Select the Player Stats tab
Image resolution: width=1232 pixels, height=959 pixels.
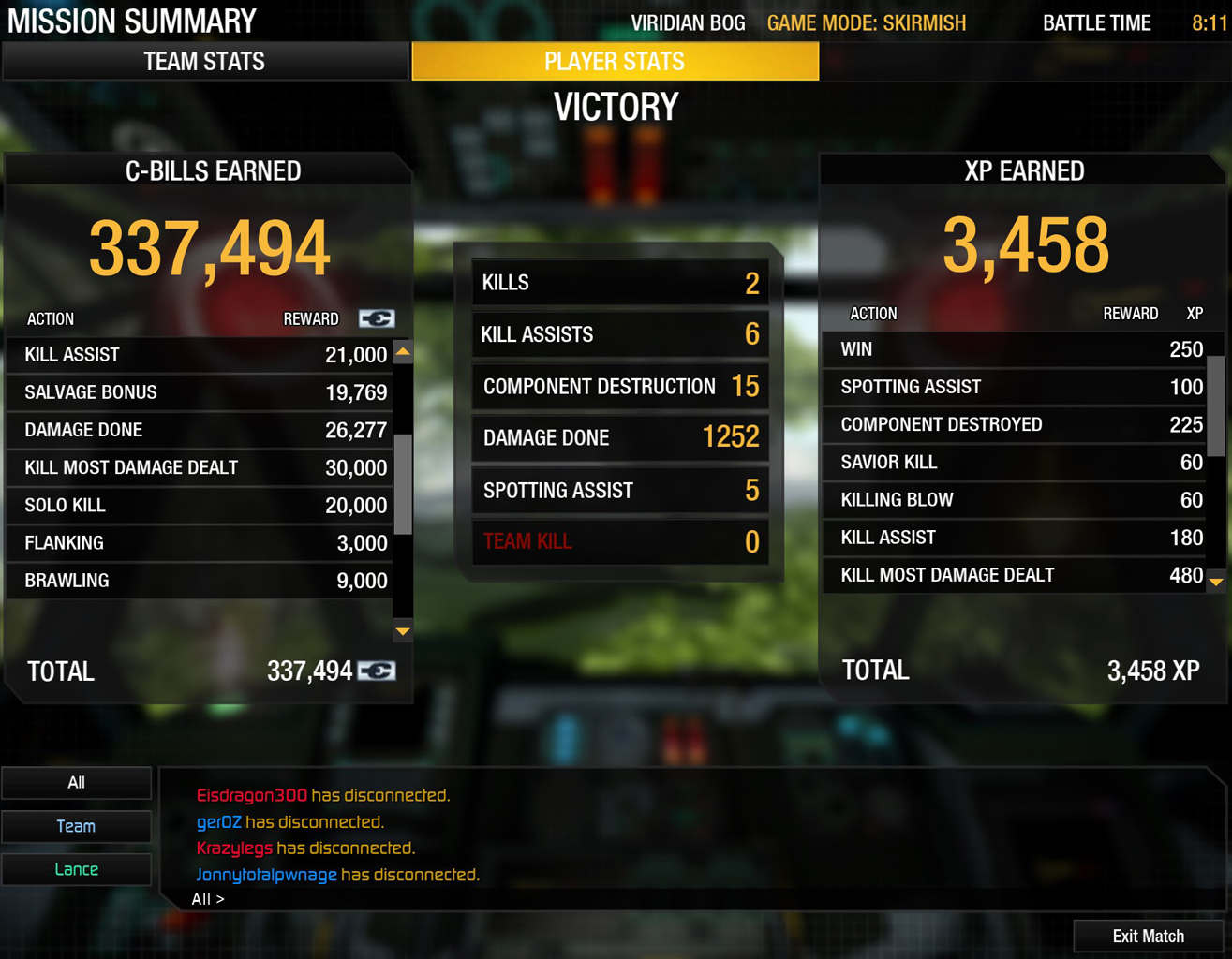(x=615, y=62)
